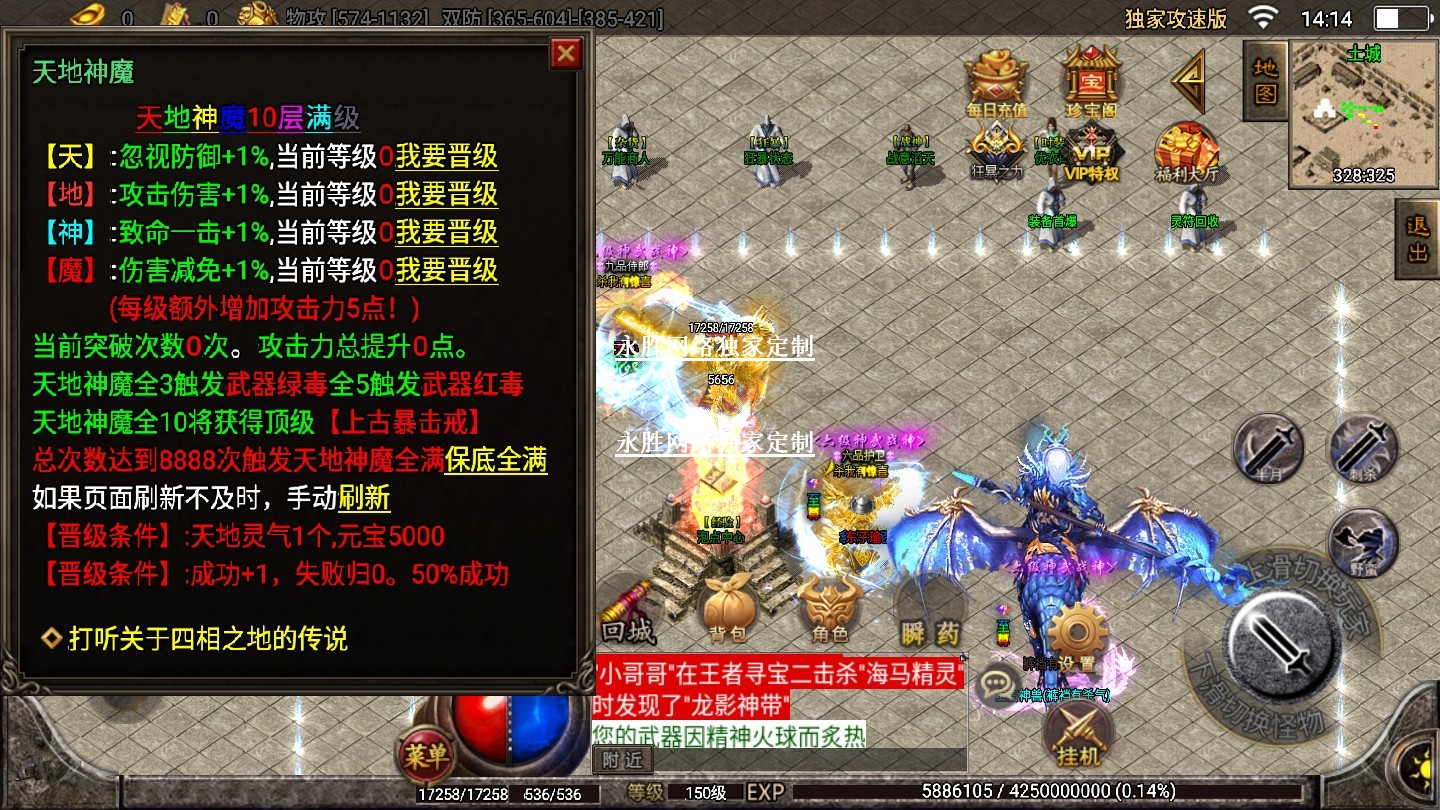The height and width of the screenshot is (810, 1440).
Task: Ask about the 四相之地 legend
Action: click(207, 638)
